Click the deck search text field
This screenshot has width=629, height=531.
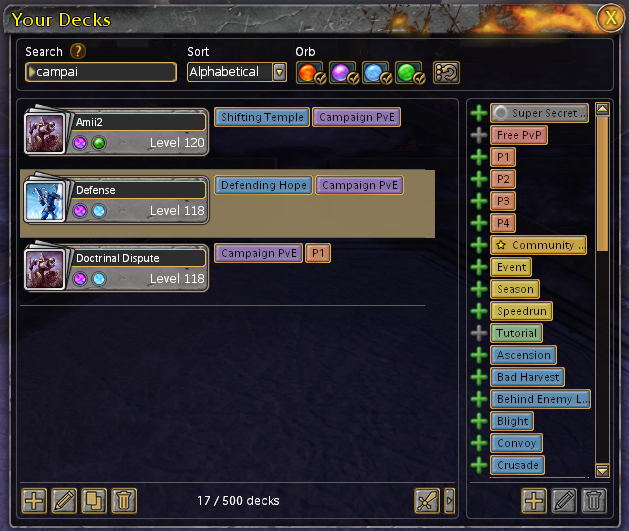tap(100, 72)
